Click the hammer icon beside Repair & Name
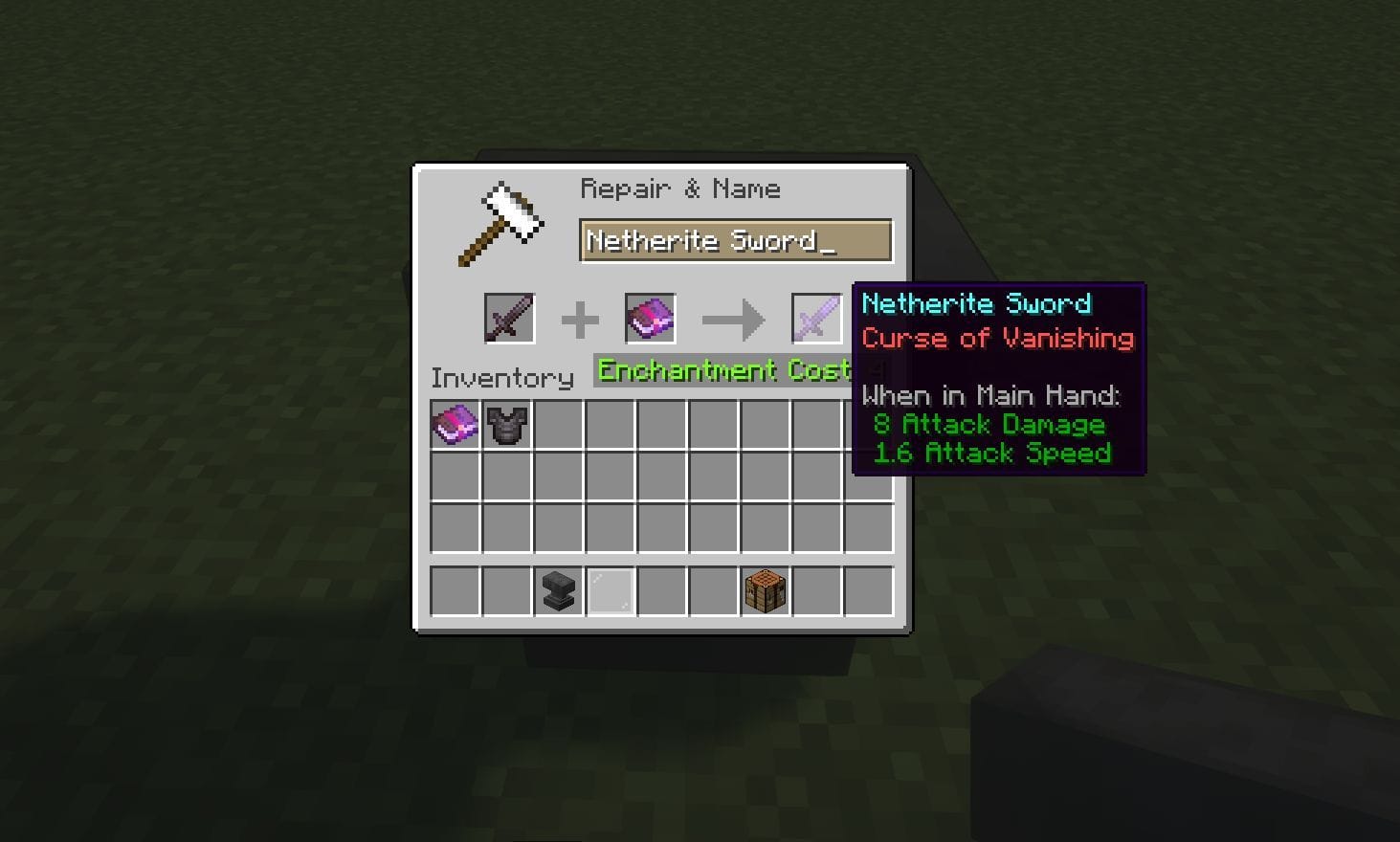1400x842 pixels. pos(501,220)
